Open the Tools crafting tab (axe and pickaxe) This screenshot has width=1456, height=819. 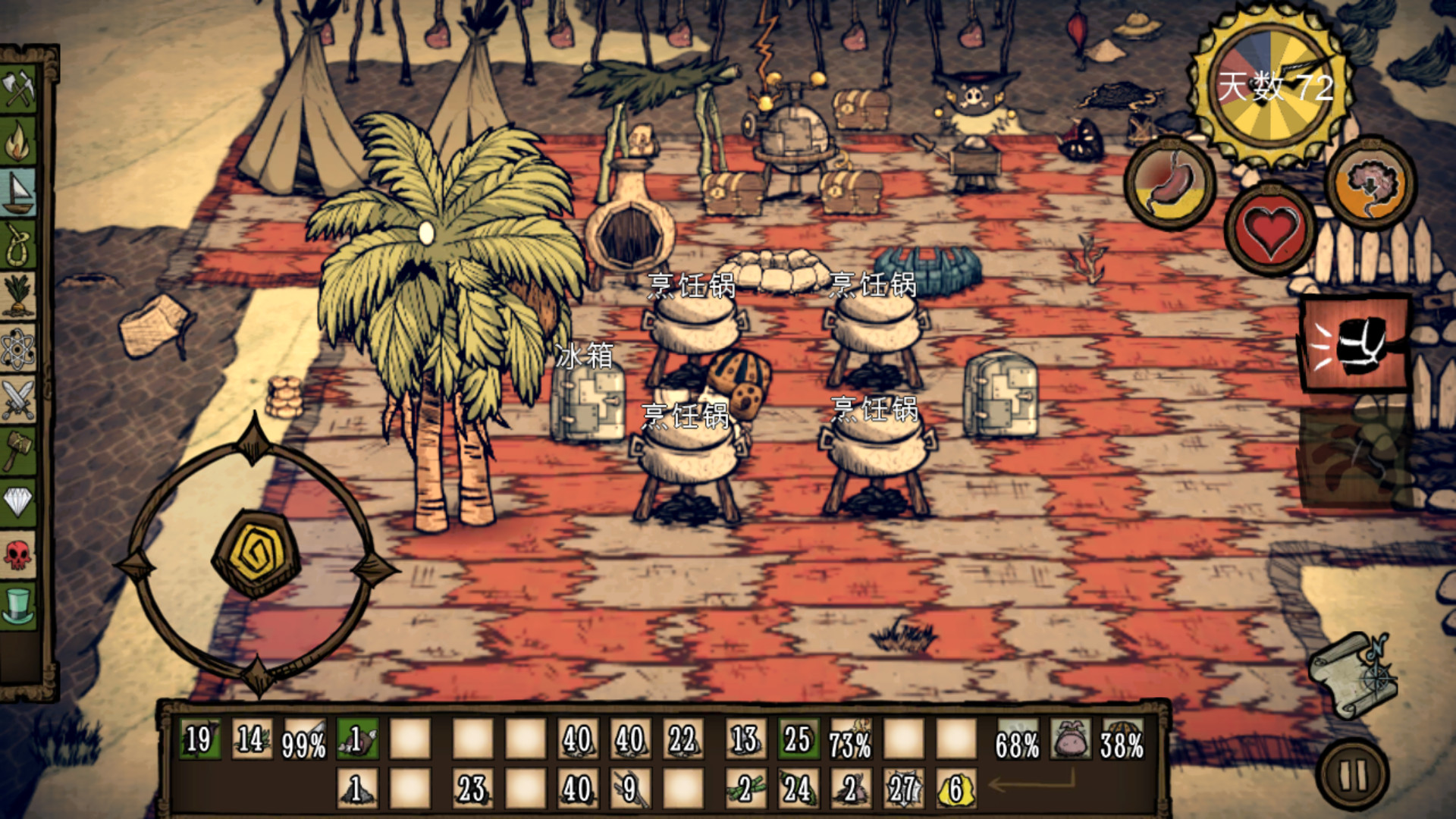tap(19, 89)
